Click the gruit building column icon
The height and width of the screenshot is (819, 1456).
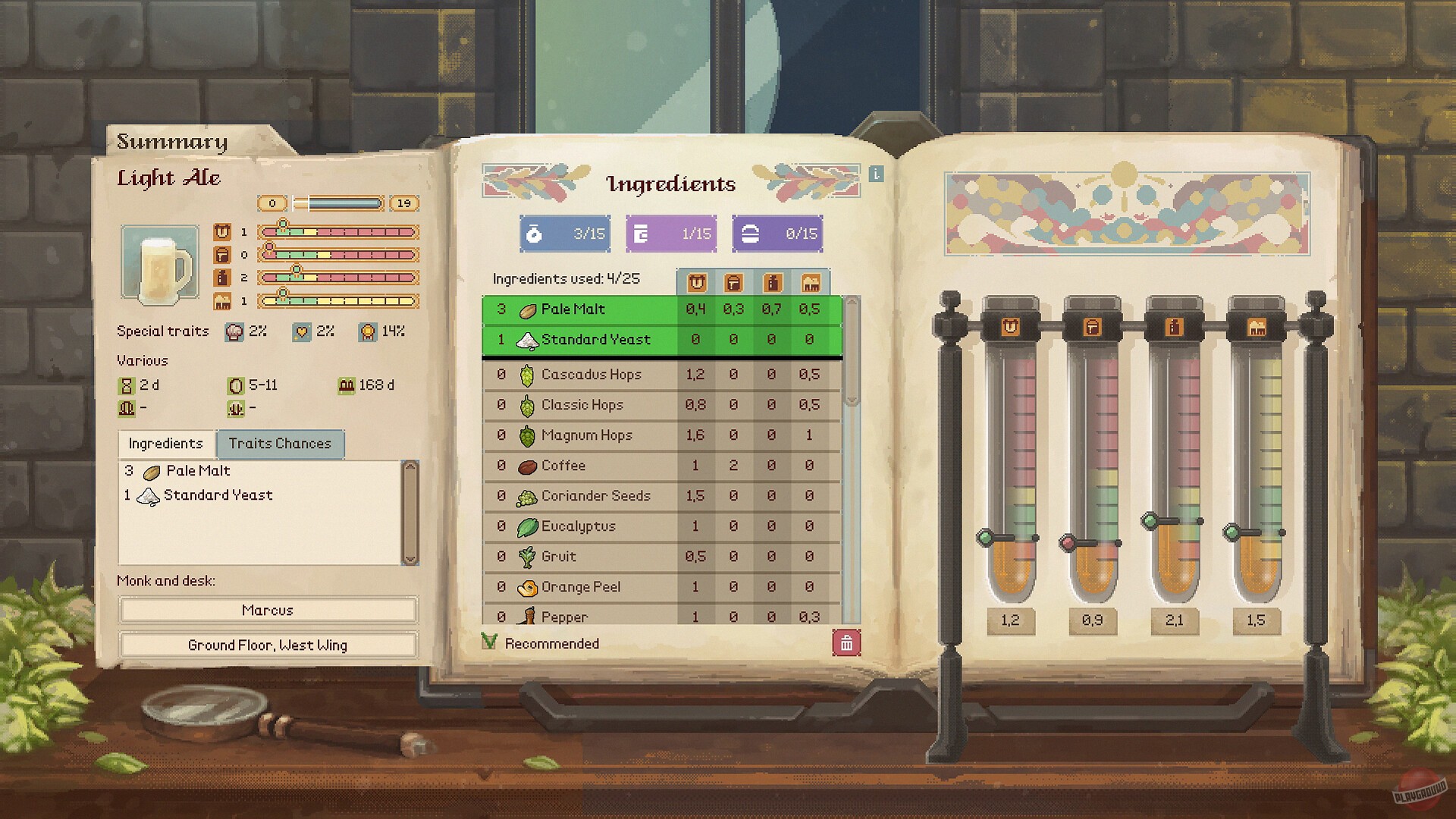[x=811, y=282]
